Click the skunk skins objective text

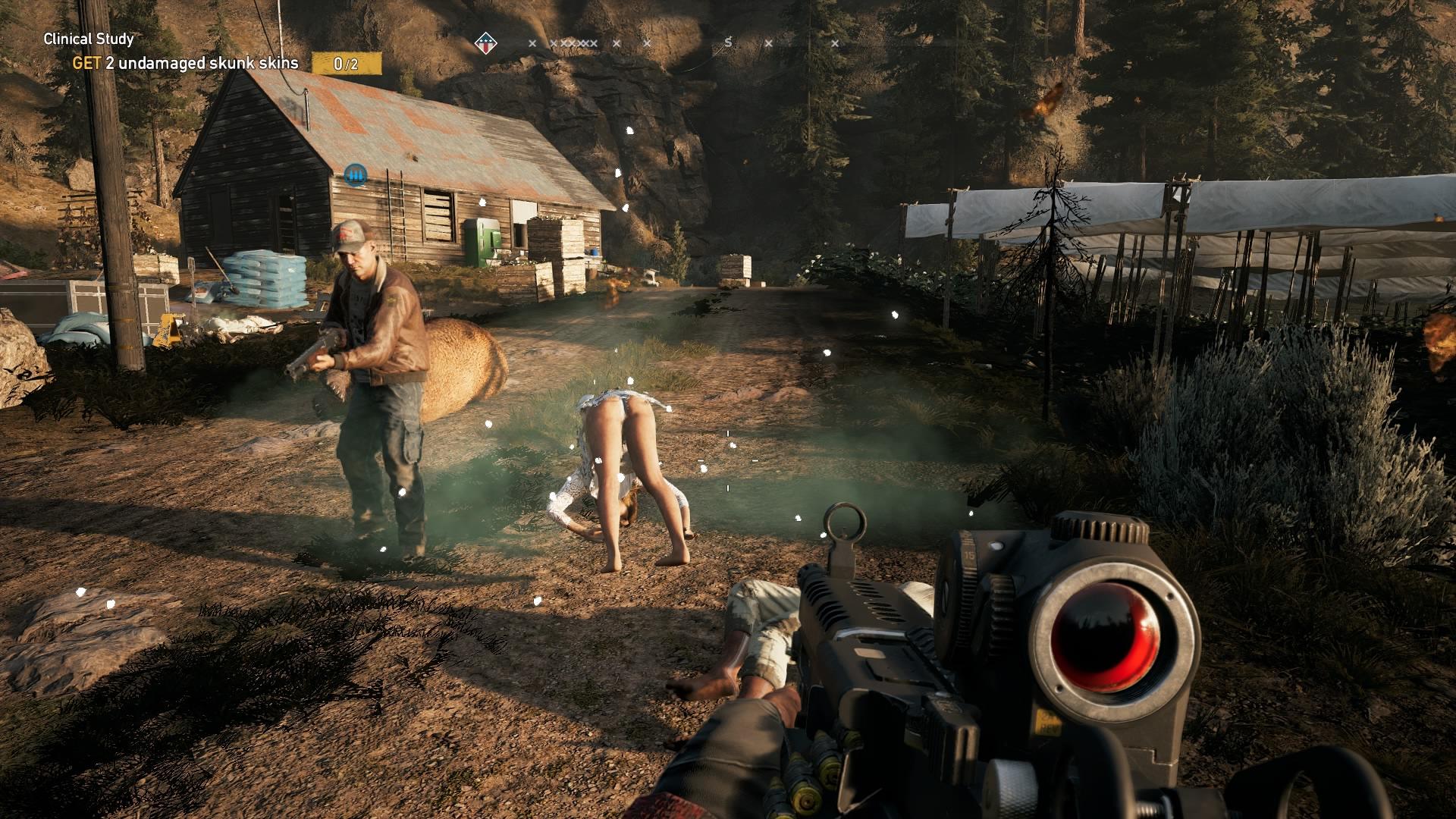[x=186, y=63]
